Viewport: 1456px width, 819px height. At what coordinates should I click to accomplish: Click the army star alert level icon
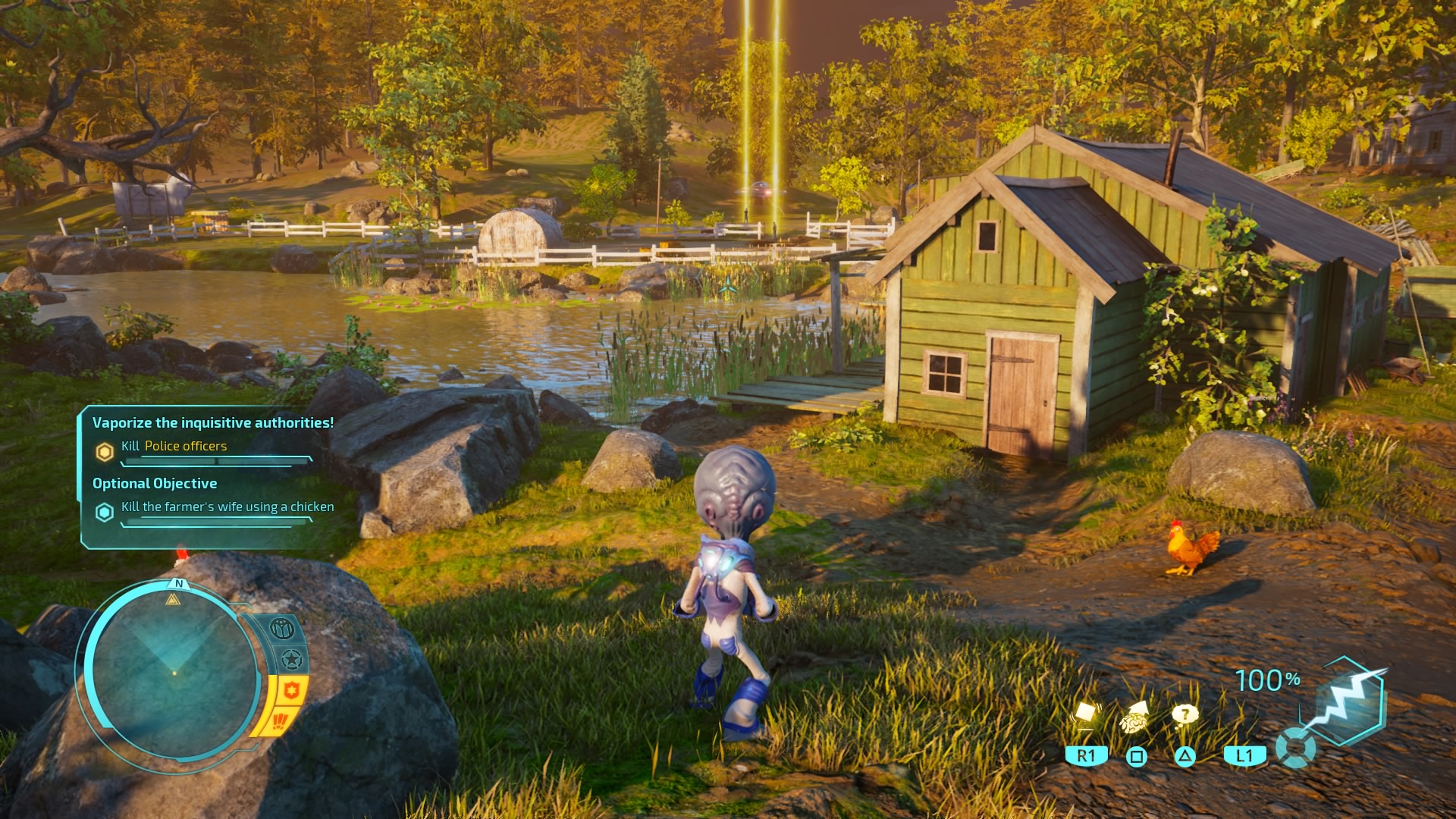pyautogui.click(x=292, y=659)
